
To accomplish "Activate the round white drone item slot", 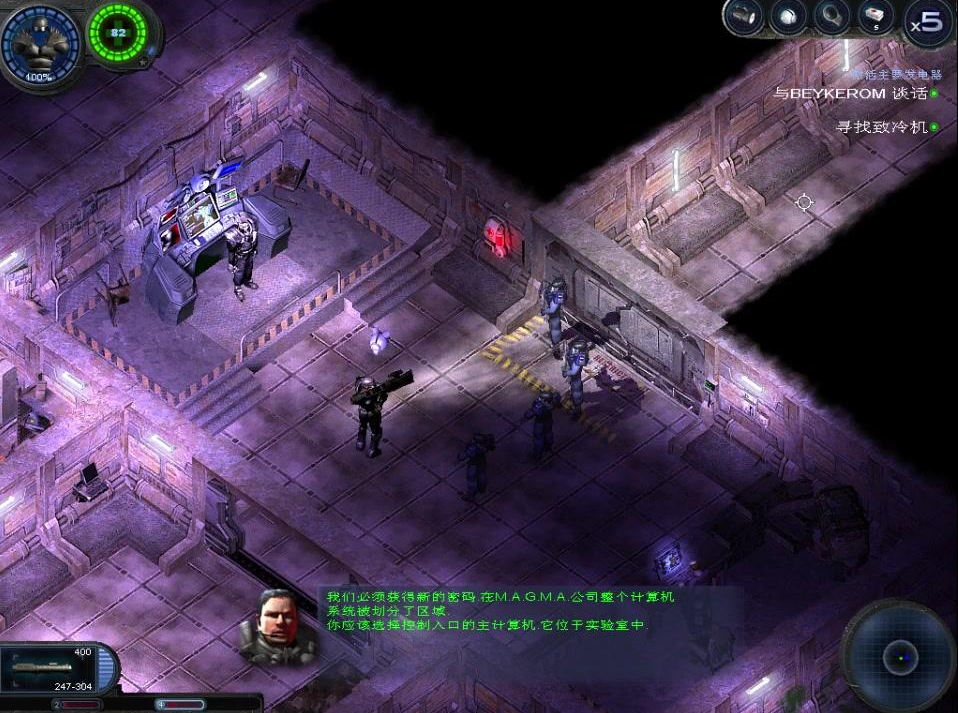I will click(x=788, y=16).
